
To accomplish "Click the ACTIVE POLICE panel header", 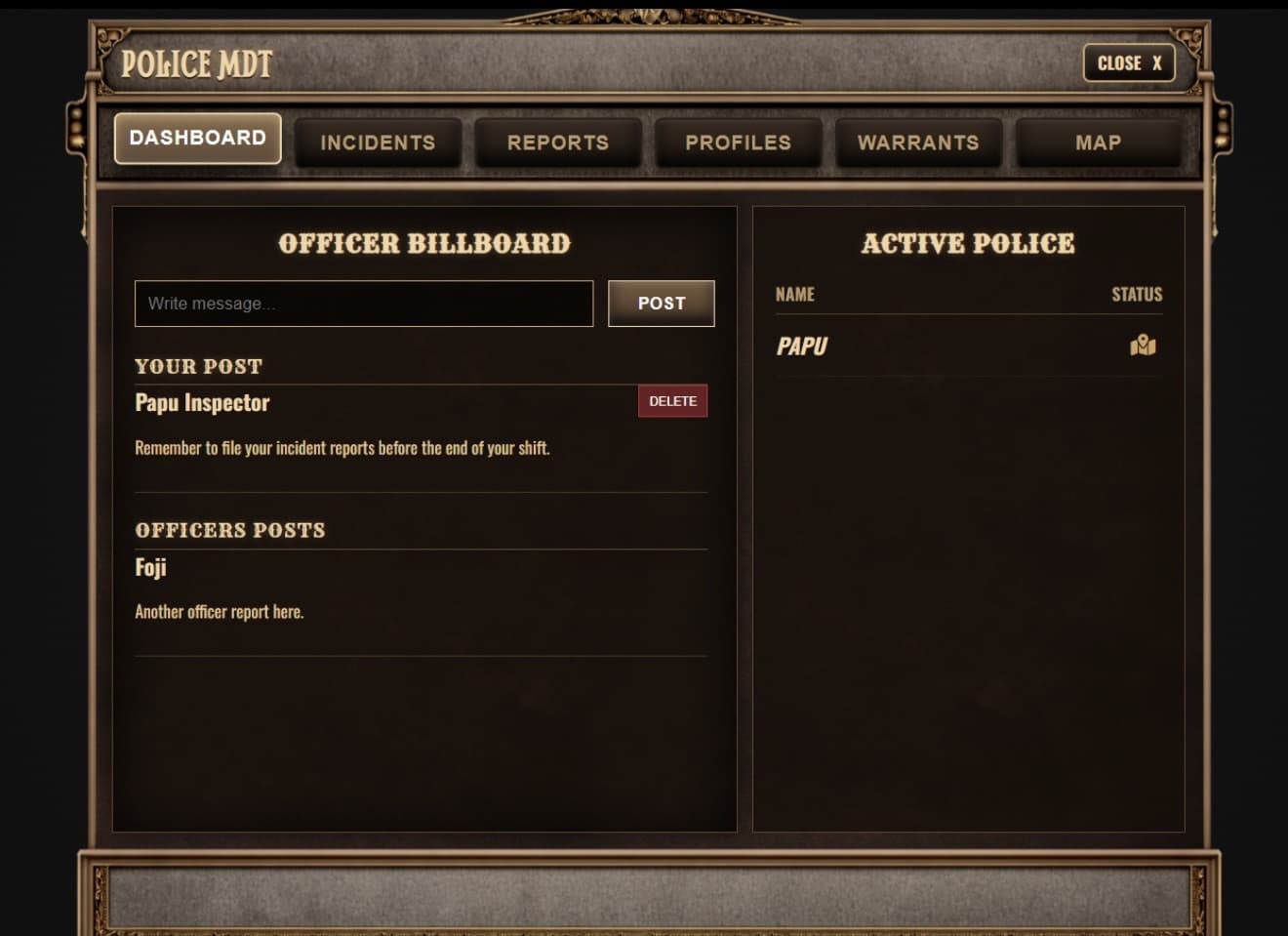I will [968, 244].
